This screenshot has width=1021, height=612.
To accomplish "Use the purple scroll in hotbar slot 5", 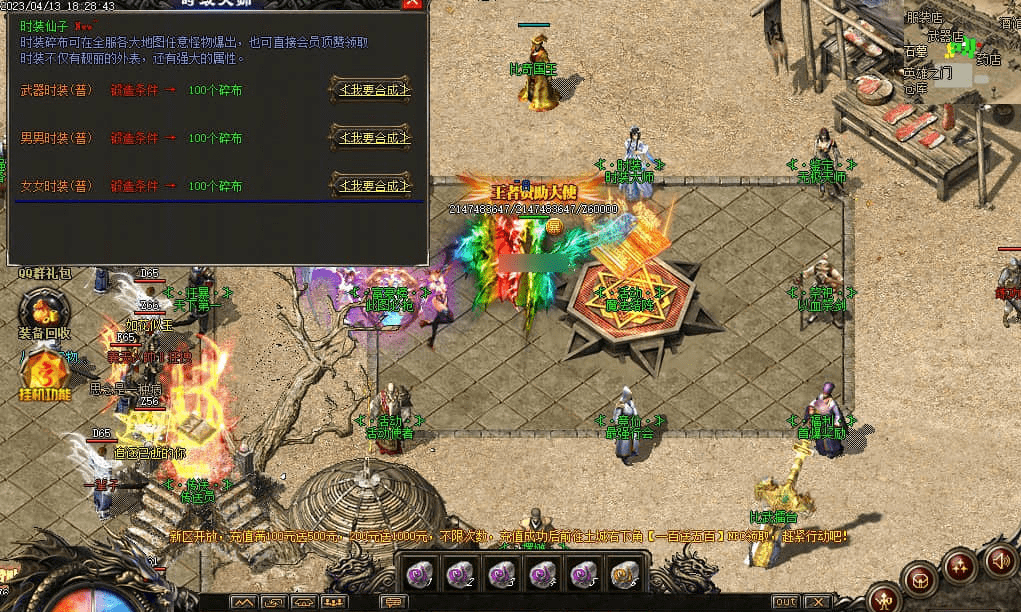I will (584, 575).
